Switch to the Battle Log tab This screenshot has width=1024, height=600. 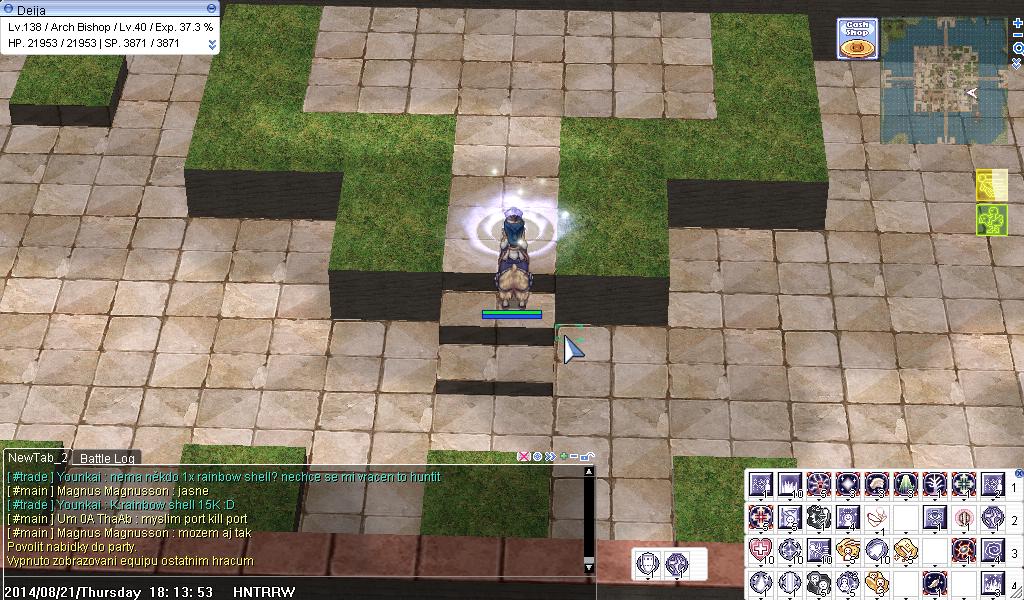pos(107,458)
